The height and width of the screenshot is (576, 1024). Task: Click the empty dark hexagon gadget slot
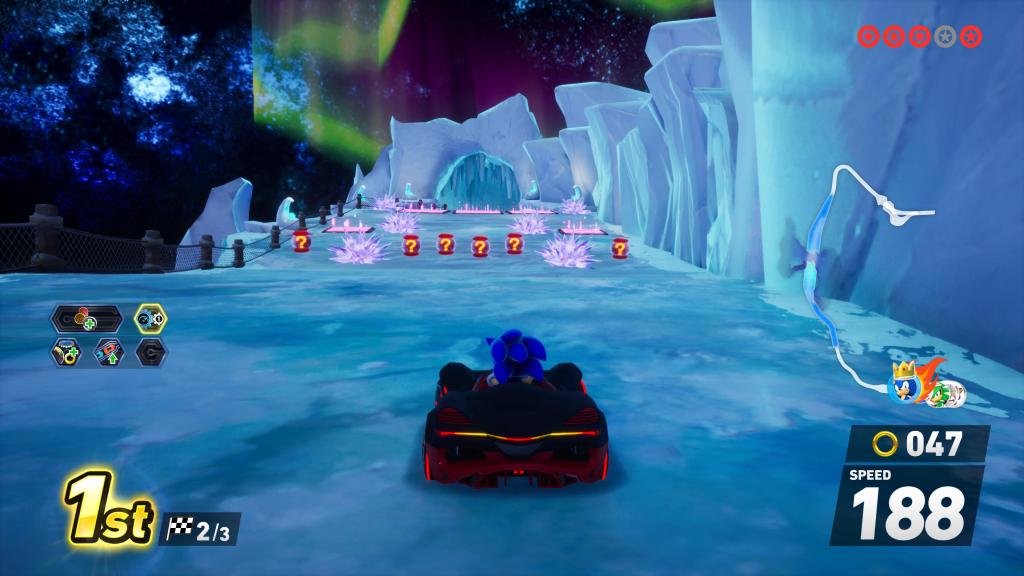click(151, 352)
